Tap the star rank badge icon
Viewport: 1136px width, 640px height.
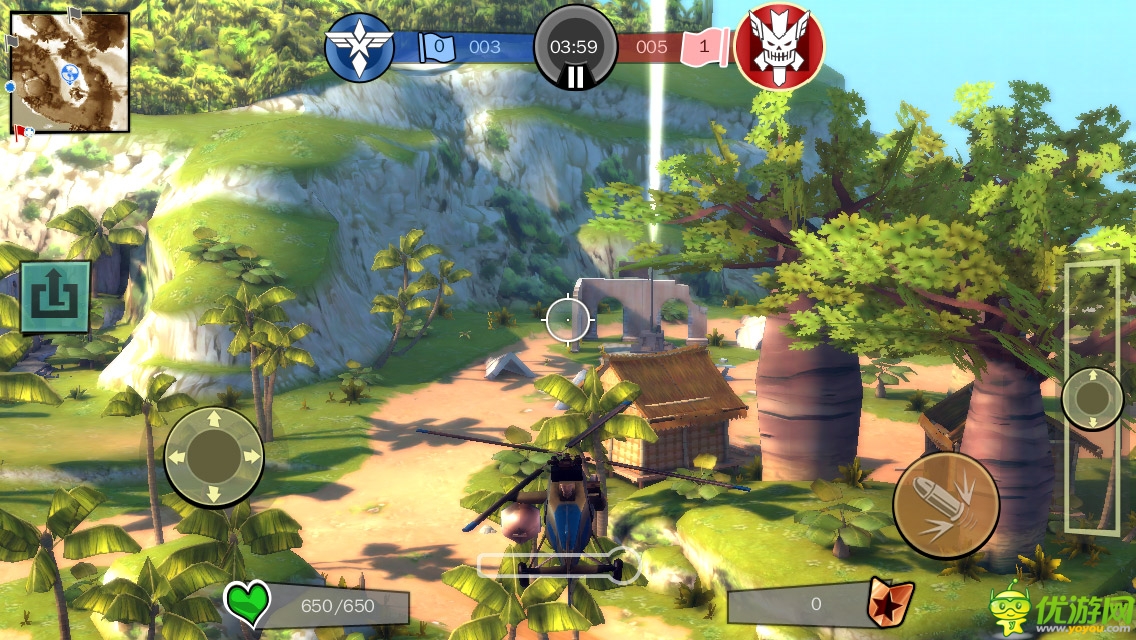[885, 602]
